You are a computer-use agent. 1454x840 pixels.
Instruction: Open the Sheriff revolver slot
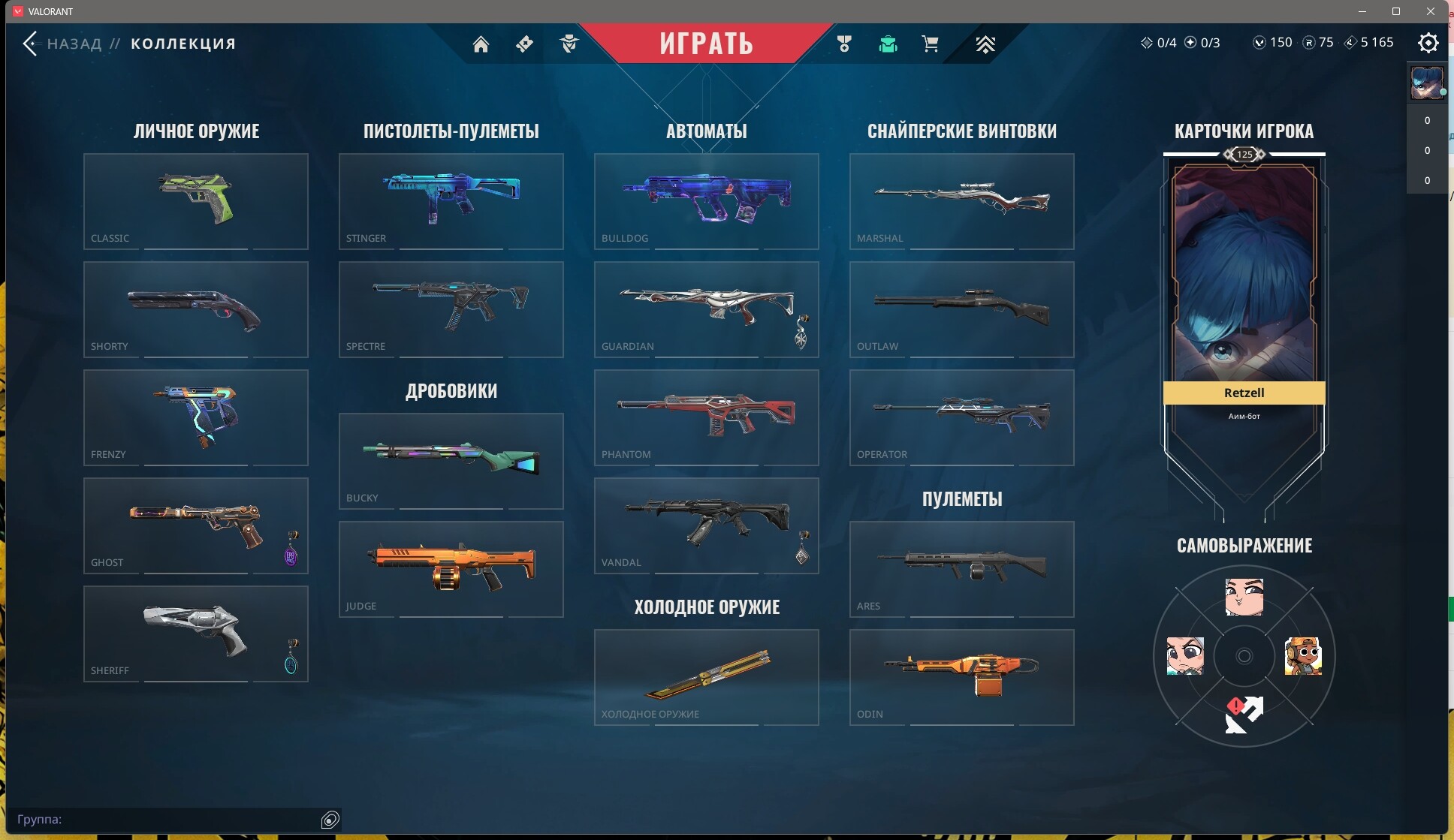coord(195,634)
